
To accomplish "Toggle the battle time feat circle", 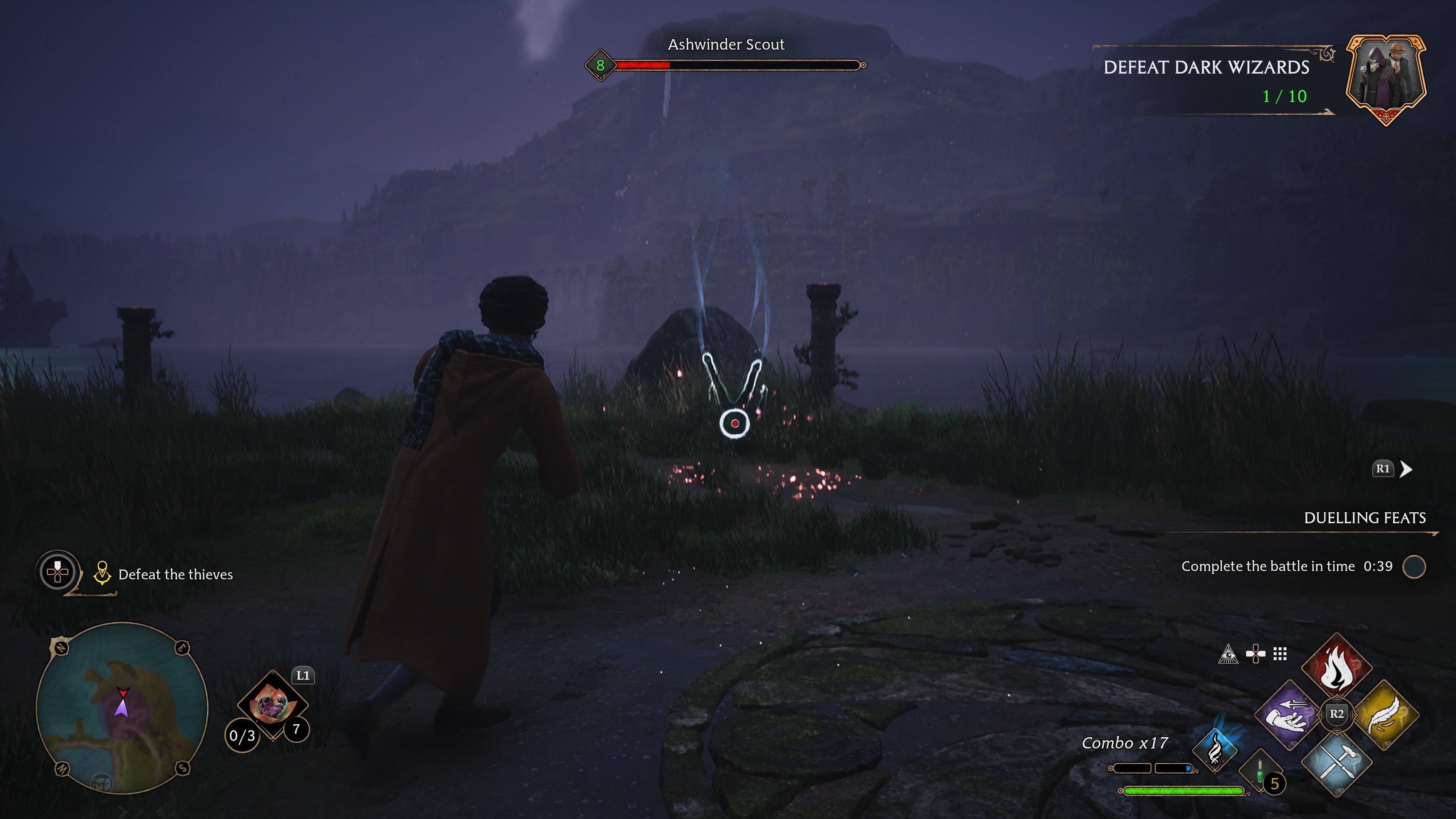I will tap(1414, 567).
